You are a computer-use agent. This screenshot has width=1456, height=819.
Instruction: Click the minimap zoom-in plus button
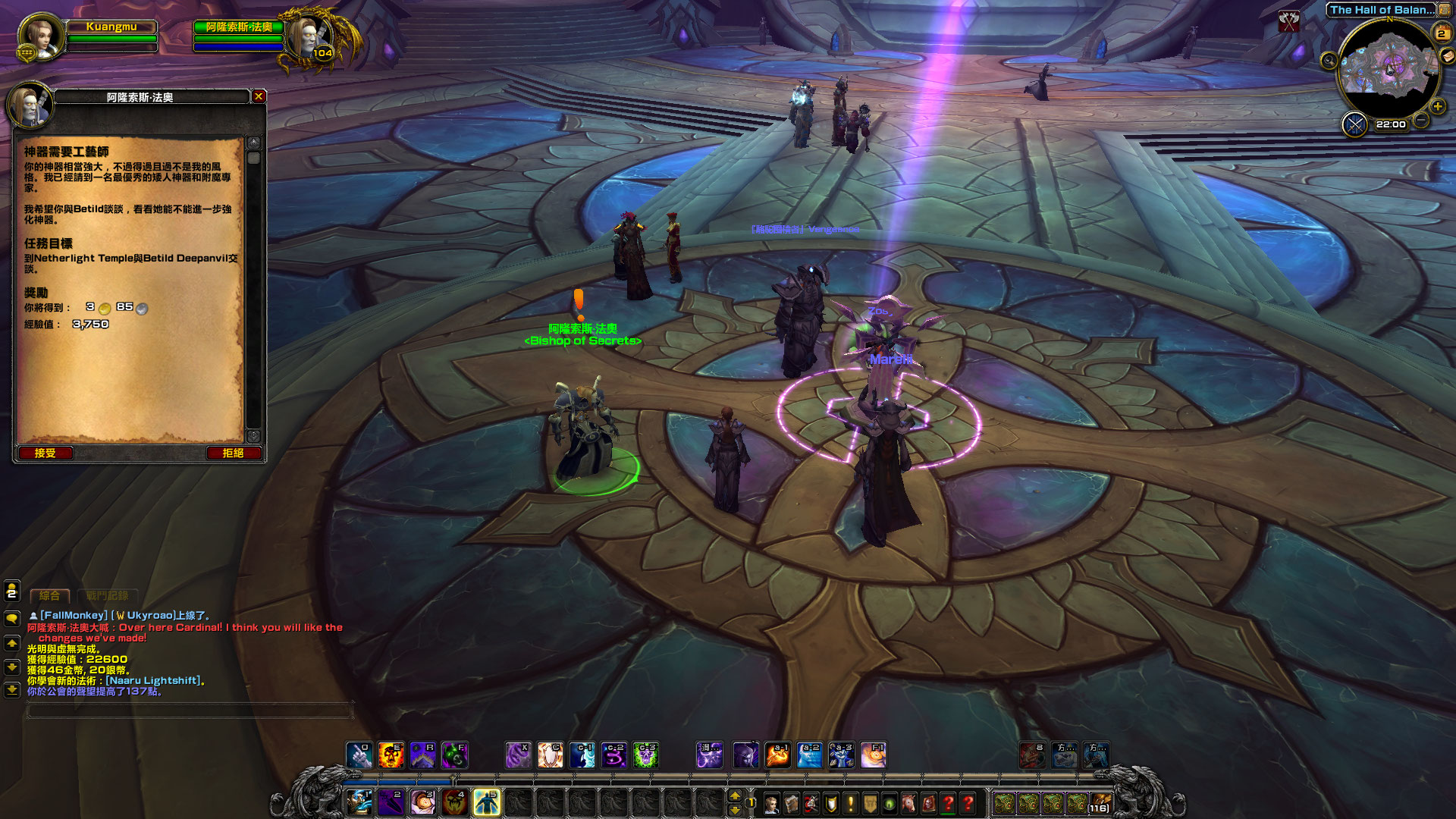click(x=1437, y=107)
